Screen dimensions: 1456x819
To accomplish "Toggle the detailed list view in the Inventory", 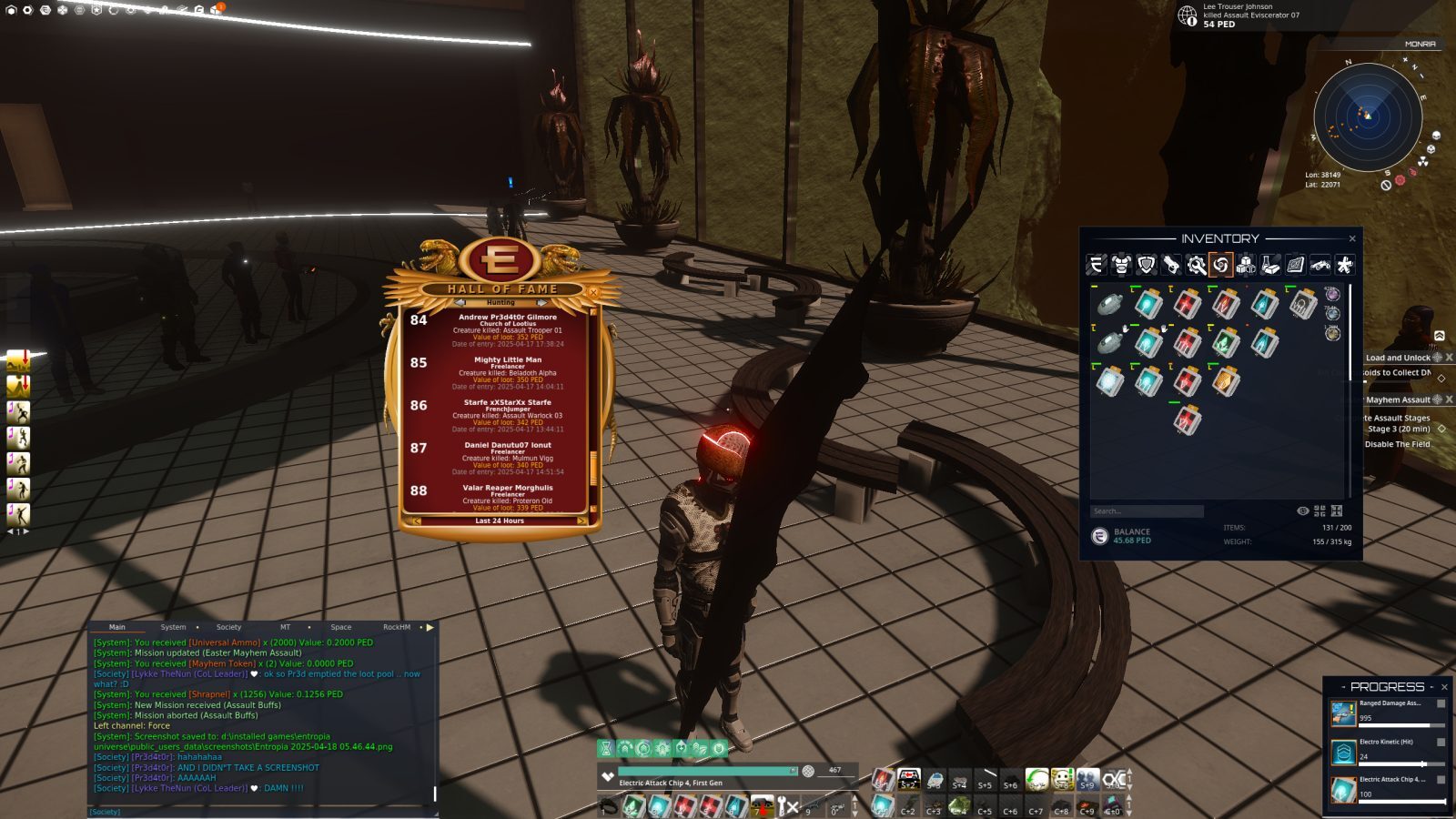I will (1337, 511).
